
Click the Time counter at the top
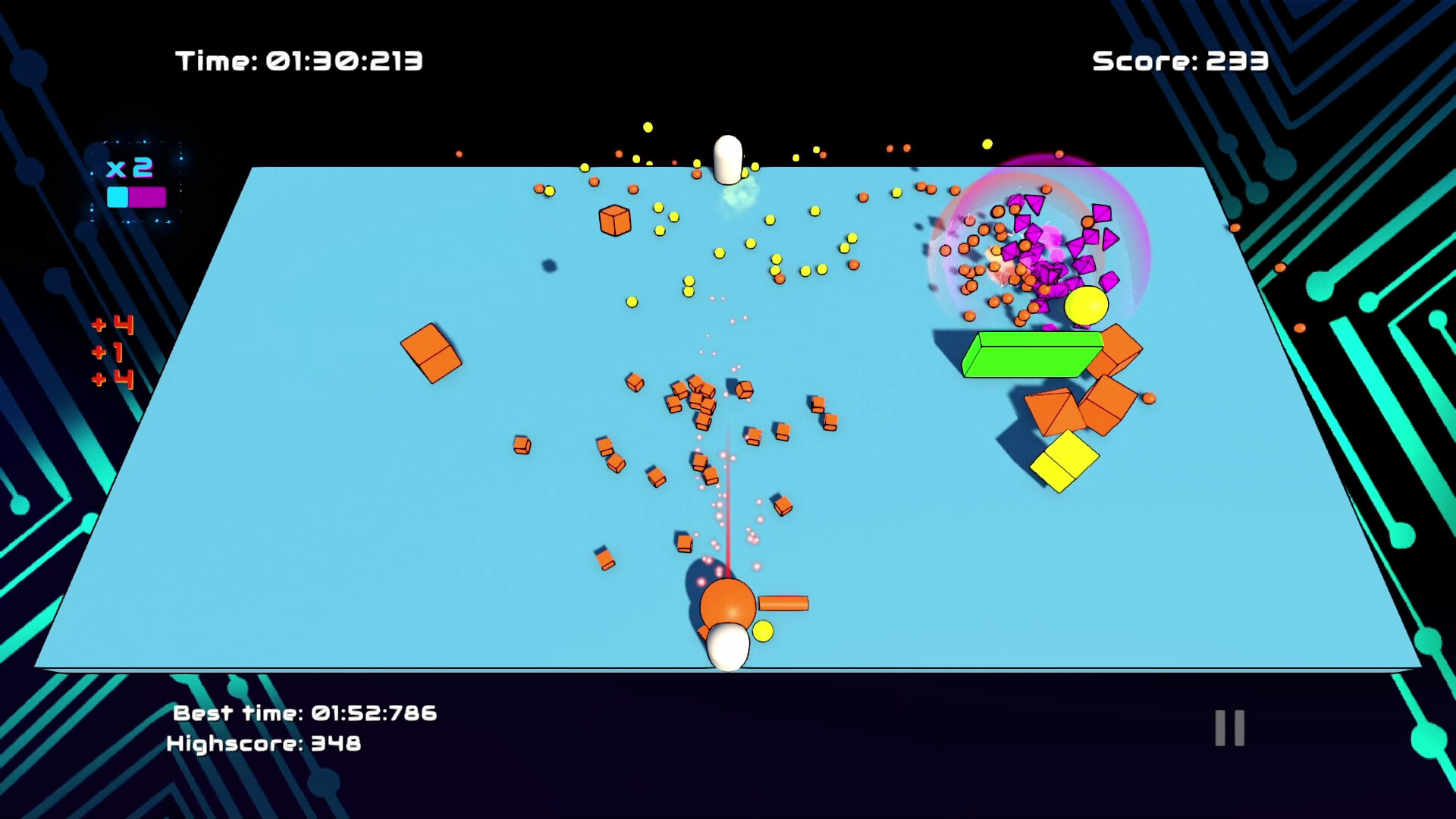[299, 61]
